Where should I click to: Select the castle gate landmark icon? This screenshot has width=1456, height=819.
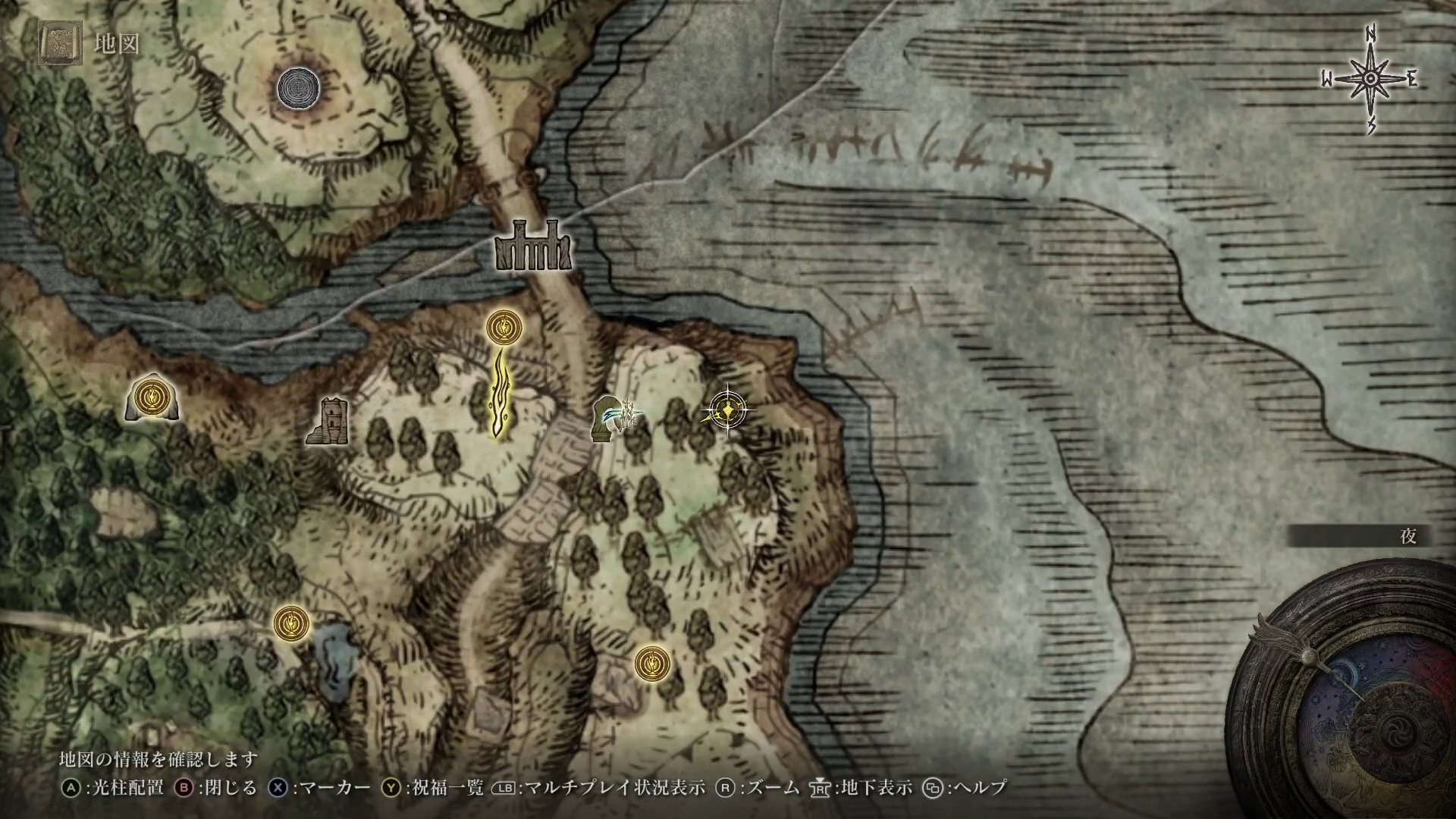[x=533, y=246]
